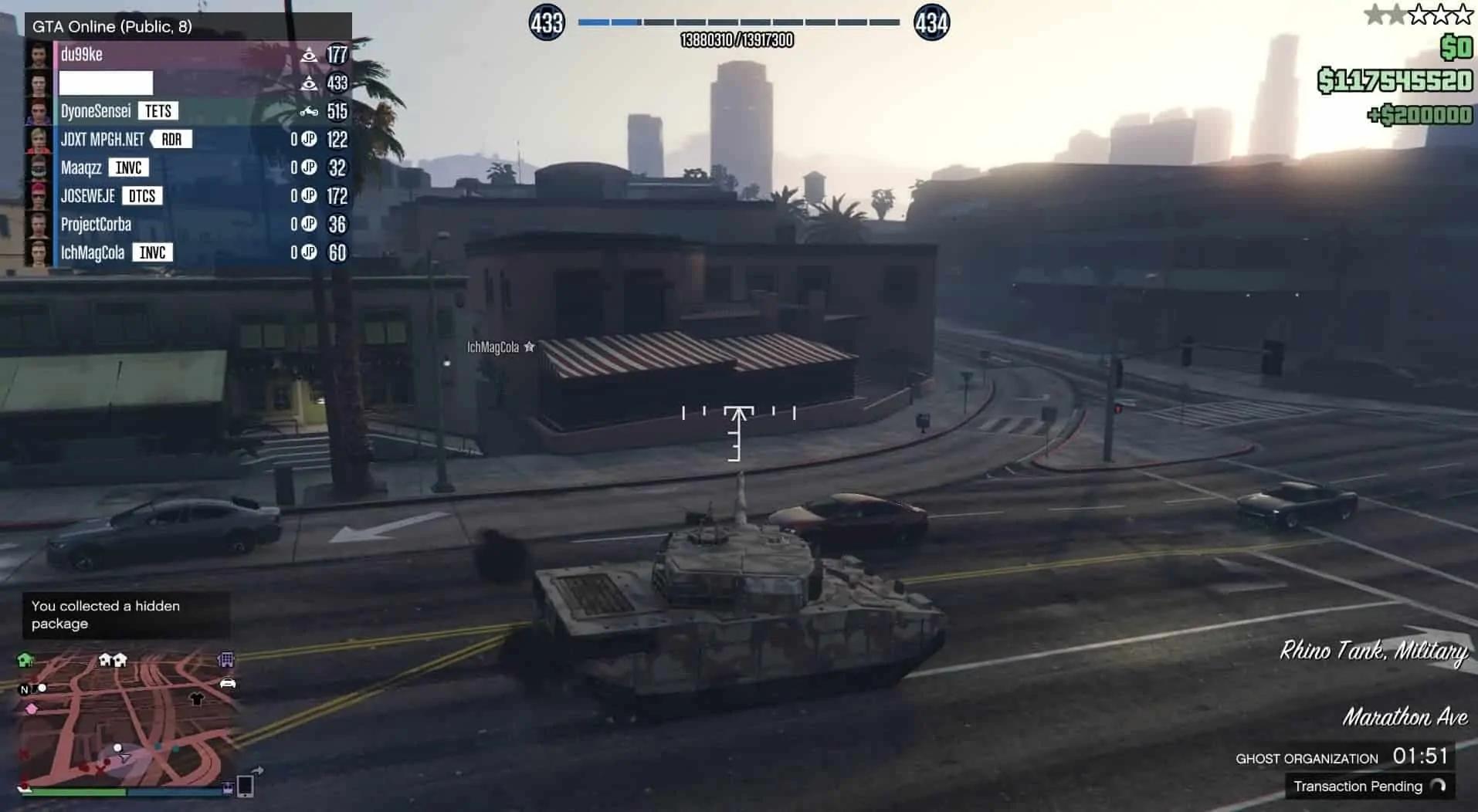Choose ProjectCorba from the player list
Screen dimensions: 1478x812
point(96,225)
